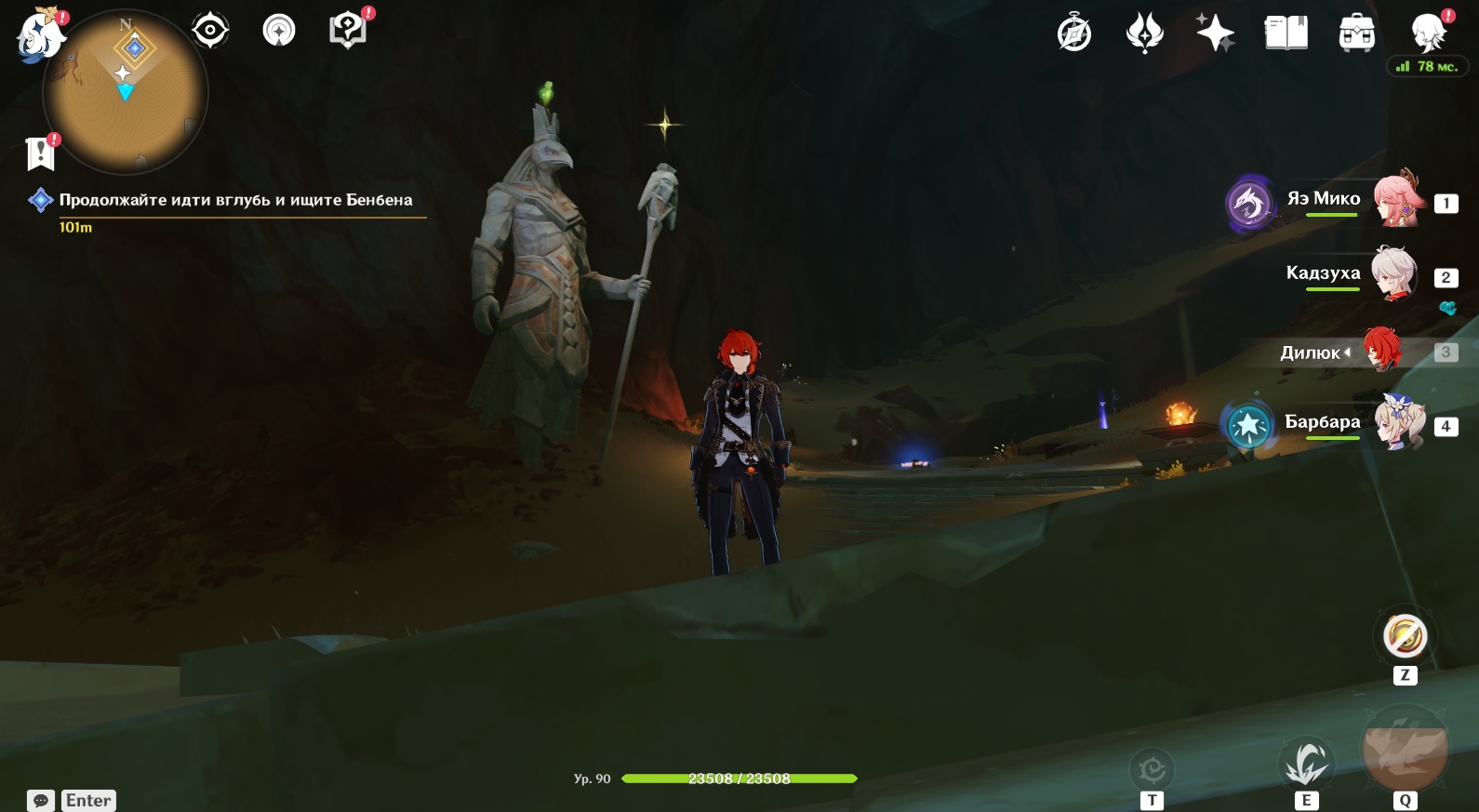The width and height of the screenshot is (1479, 812).
Task: Open the Wish star icon
Action: click(x=1215, y=33)
